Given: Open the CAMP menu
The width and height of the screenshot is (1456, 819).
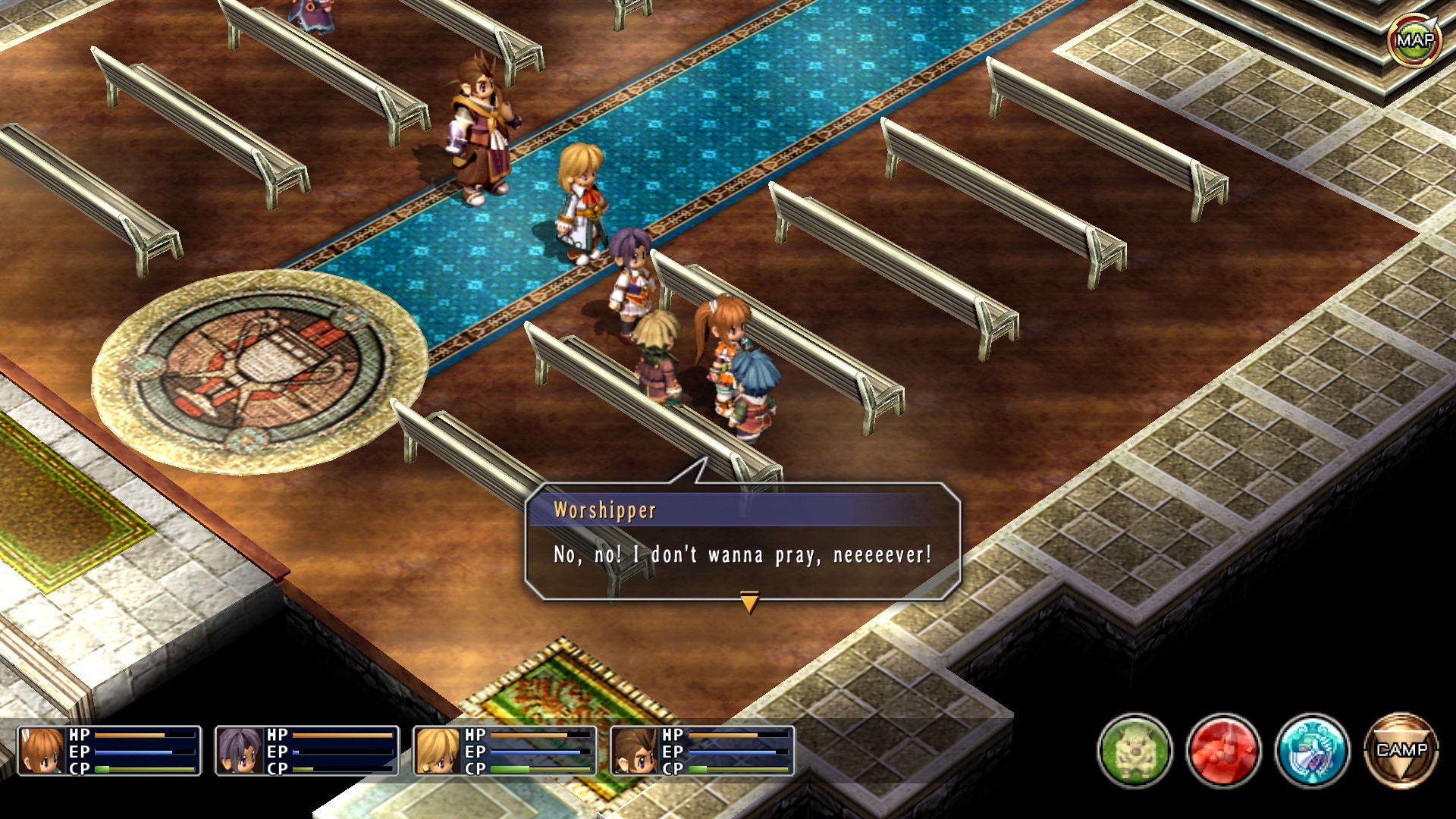Looking at the screenshot, I should click(1401, 751).
